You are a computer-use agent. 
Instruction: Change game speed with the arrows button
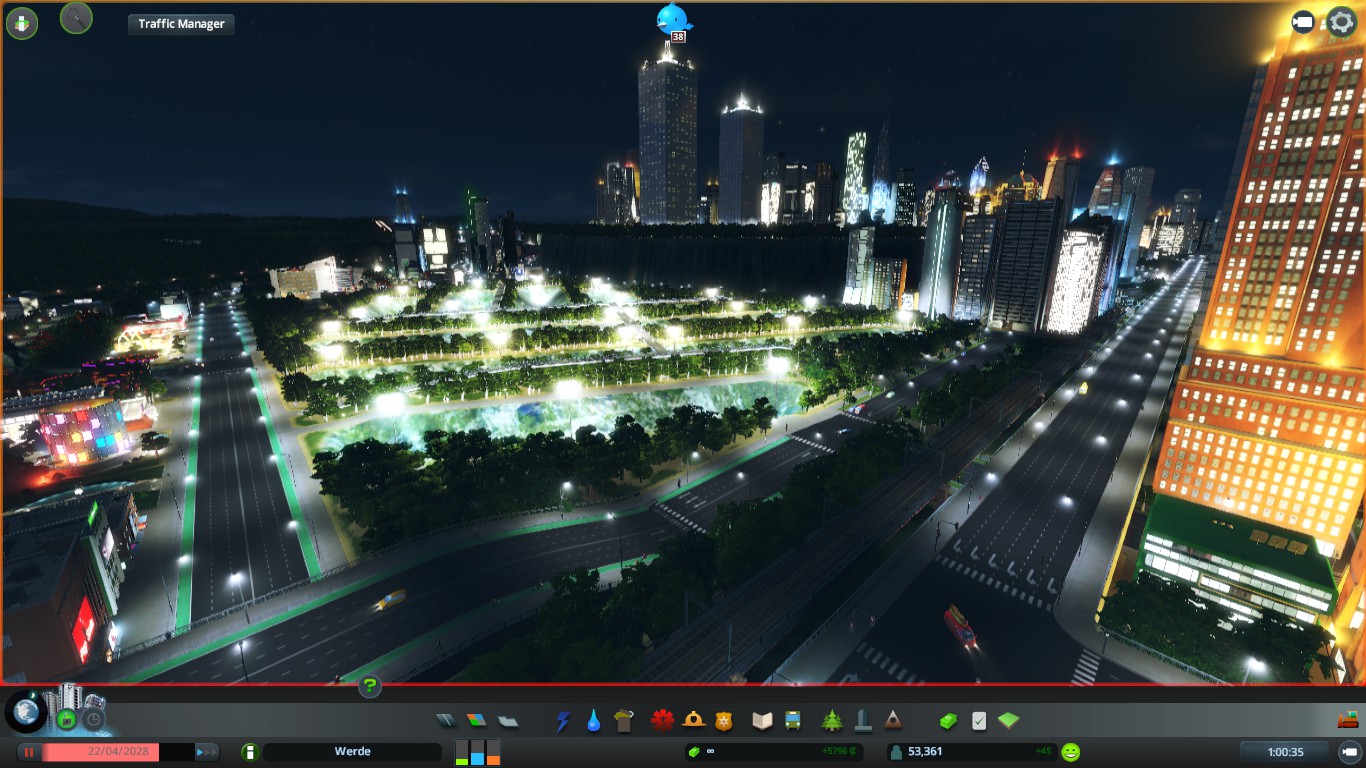coord(206,752)
